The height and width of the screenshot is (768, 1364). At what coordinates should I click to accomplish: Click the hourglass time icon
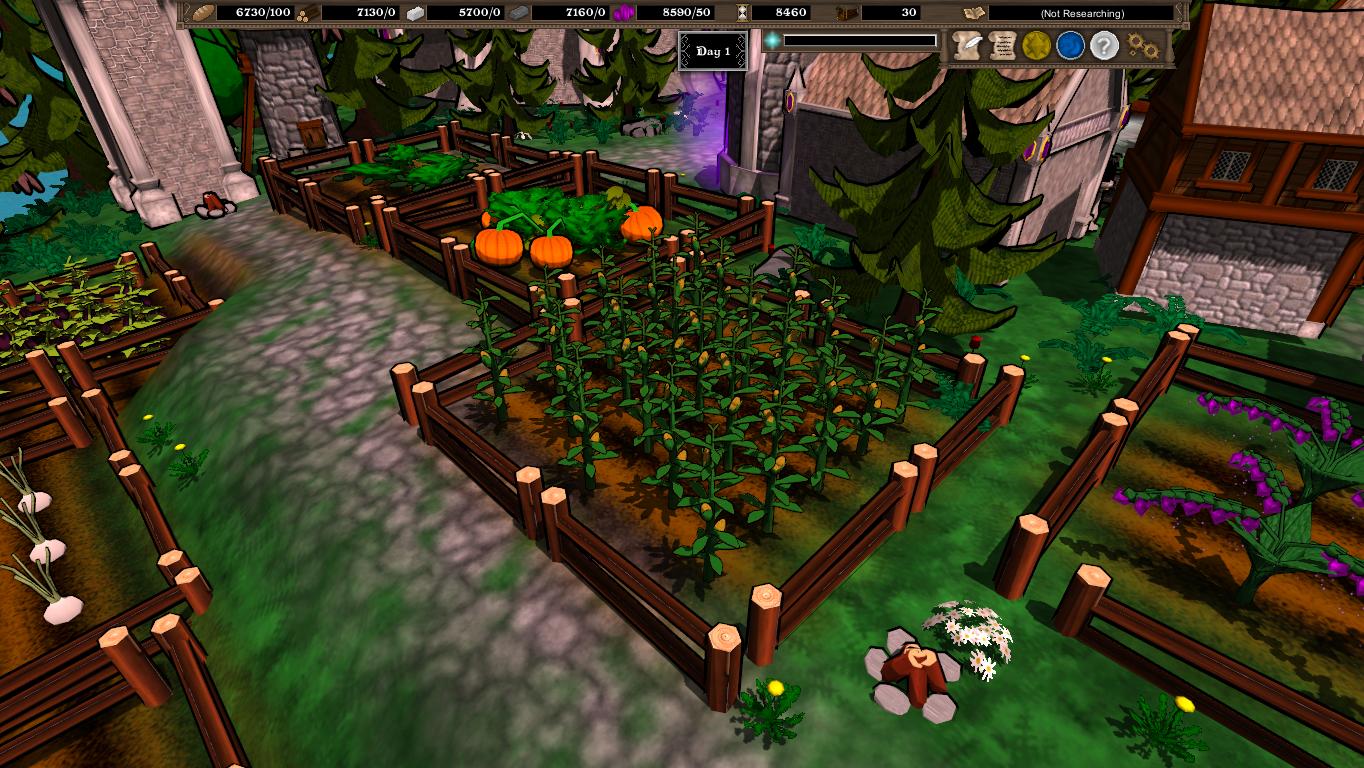pyautogui.click(x=745, y=13)
